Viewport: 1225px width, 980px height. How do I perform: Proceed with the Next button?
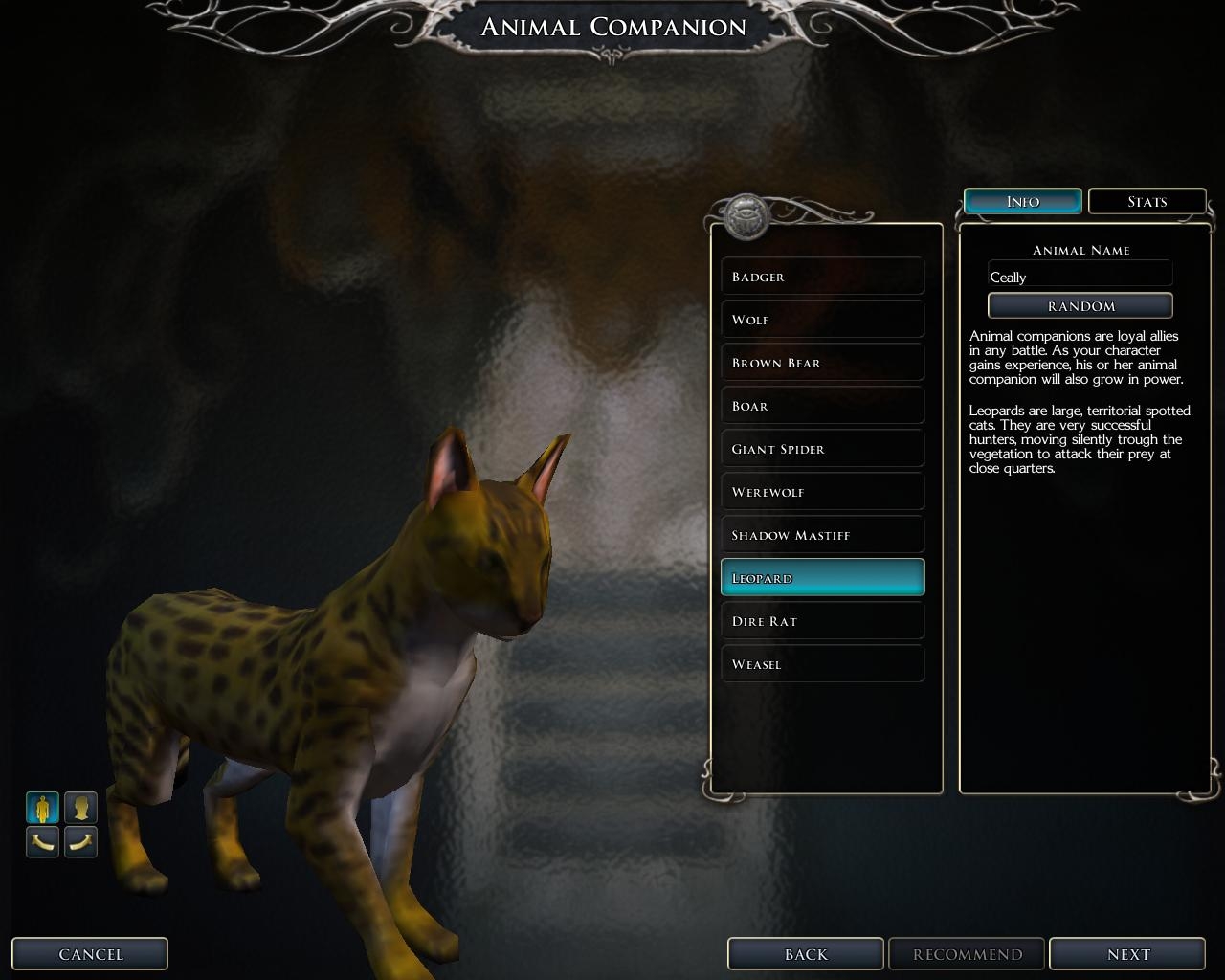pyautogui.click(x=1127, y=954)
